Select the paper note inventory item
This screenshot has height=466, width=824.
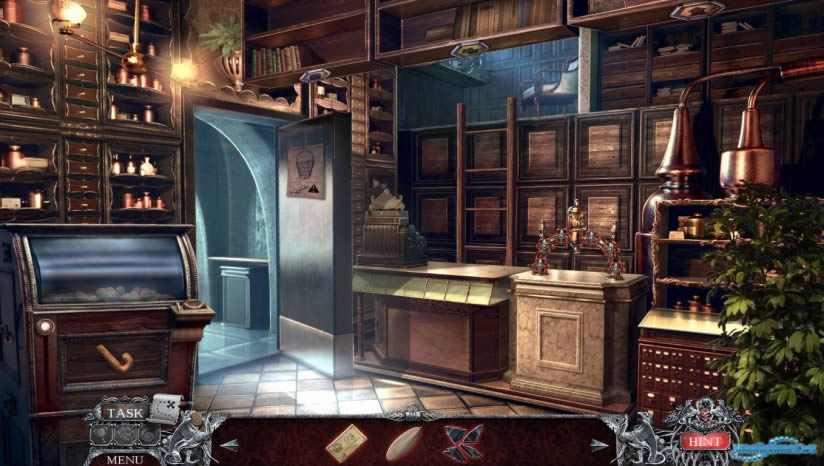[x=346, y=442]
